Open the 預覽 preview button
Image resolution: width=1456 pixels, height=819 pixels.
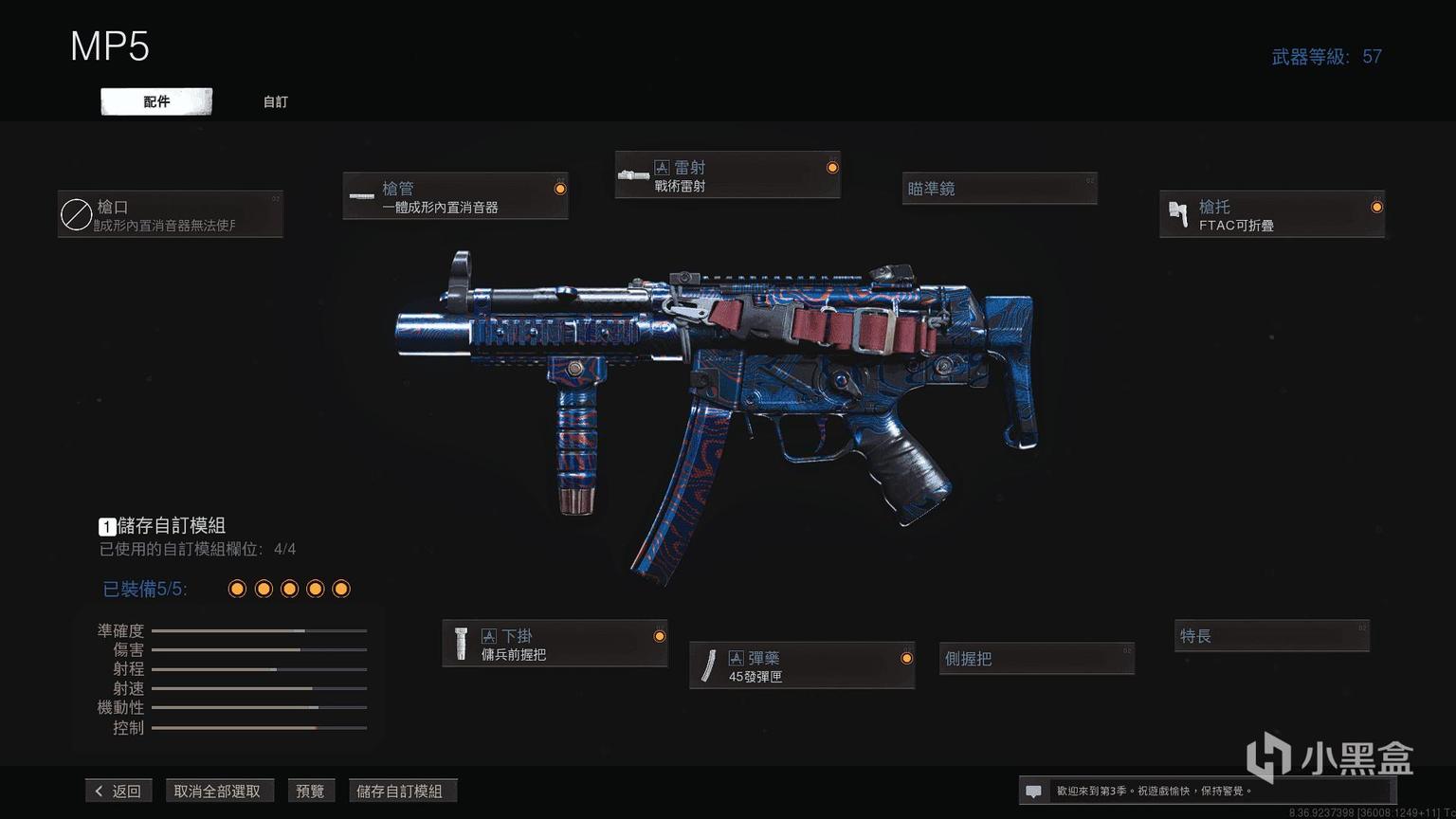(310, 791)
